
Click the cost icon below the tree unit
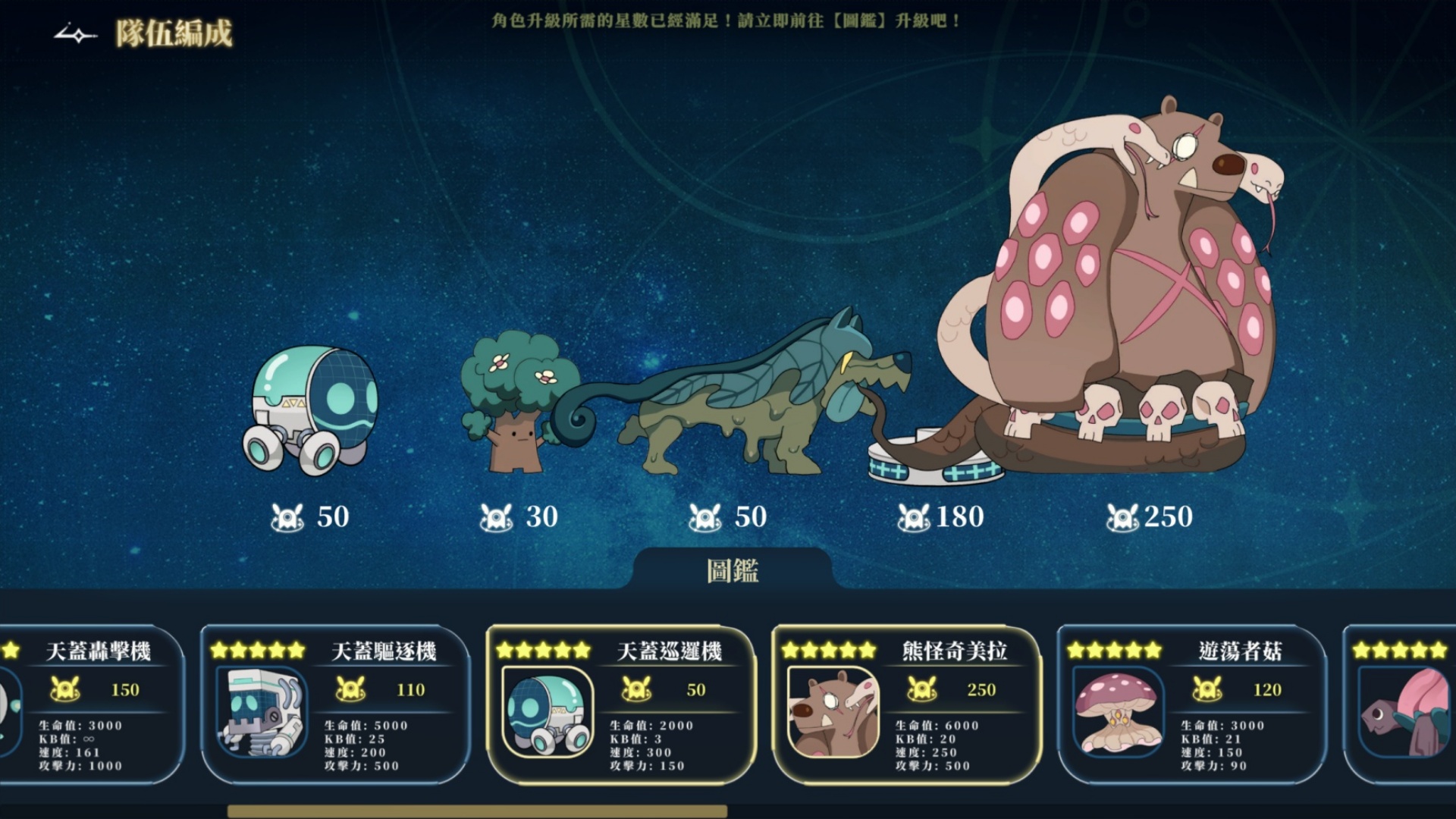click(497, 517)
